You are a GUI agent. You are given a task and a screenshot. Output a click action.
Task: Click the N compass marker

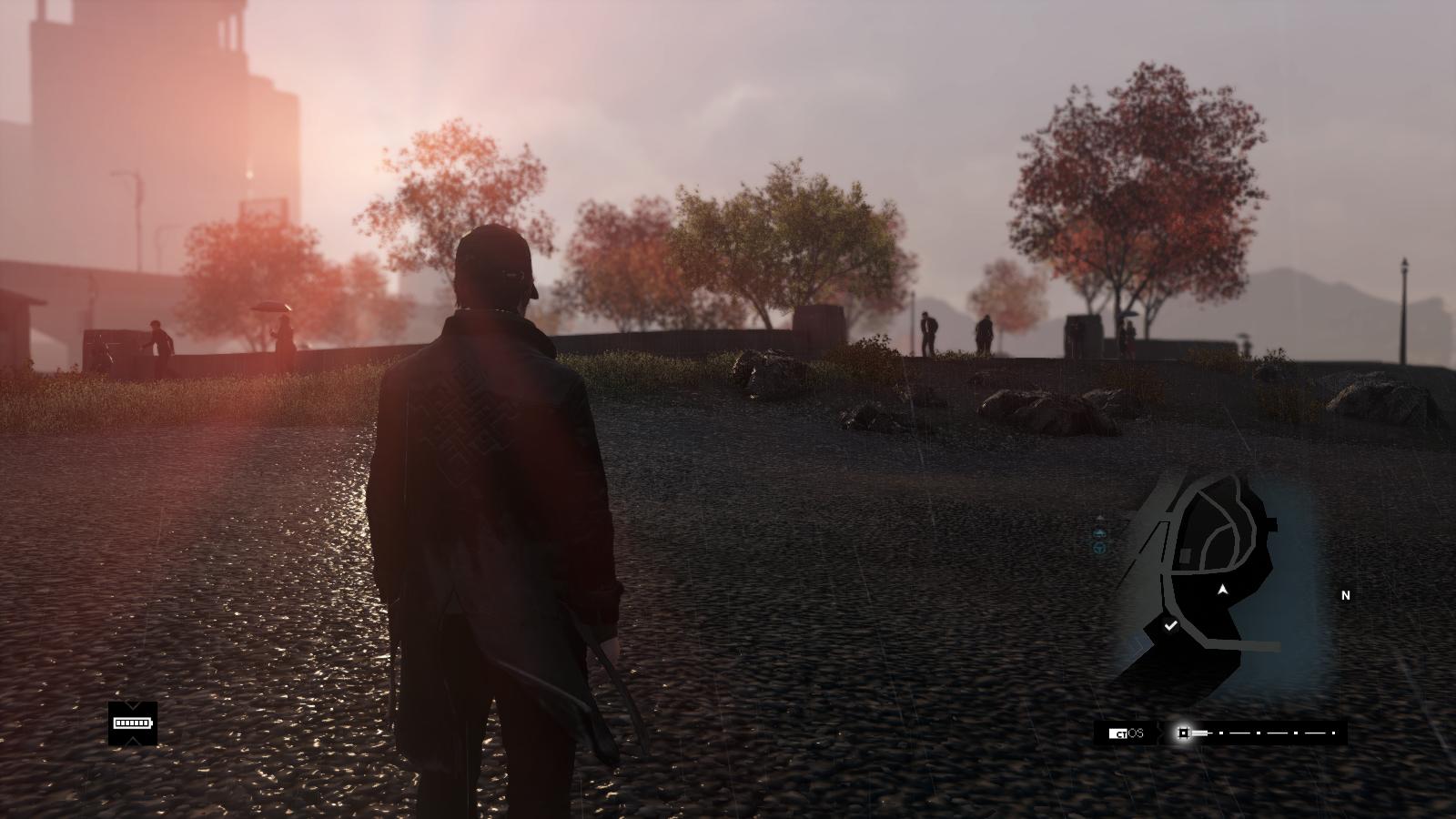(x=1346, y=595)
